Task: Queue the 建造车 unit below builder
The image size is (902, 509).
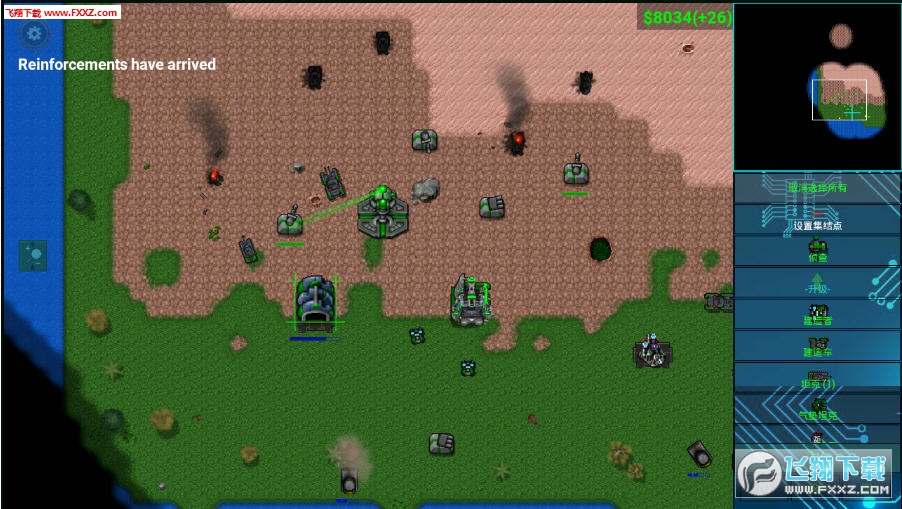Action: pos(817,346)
